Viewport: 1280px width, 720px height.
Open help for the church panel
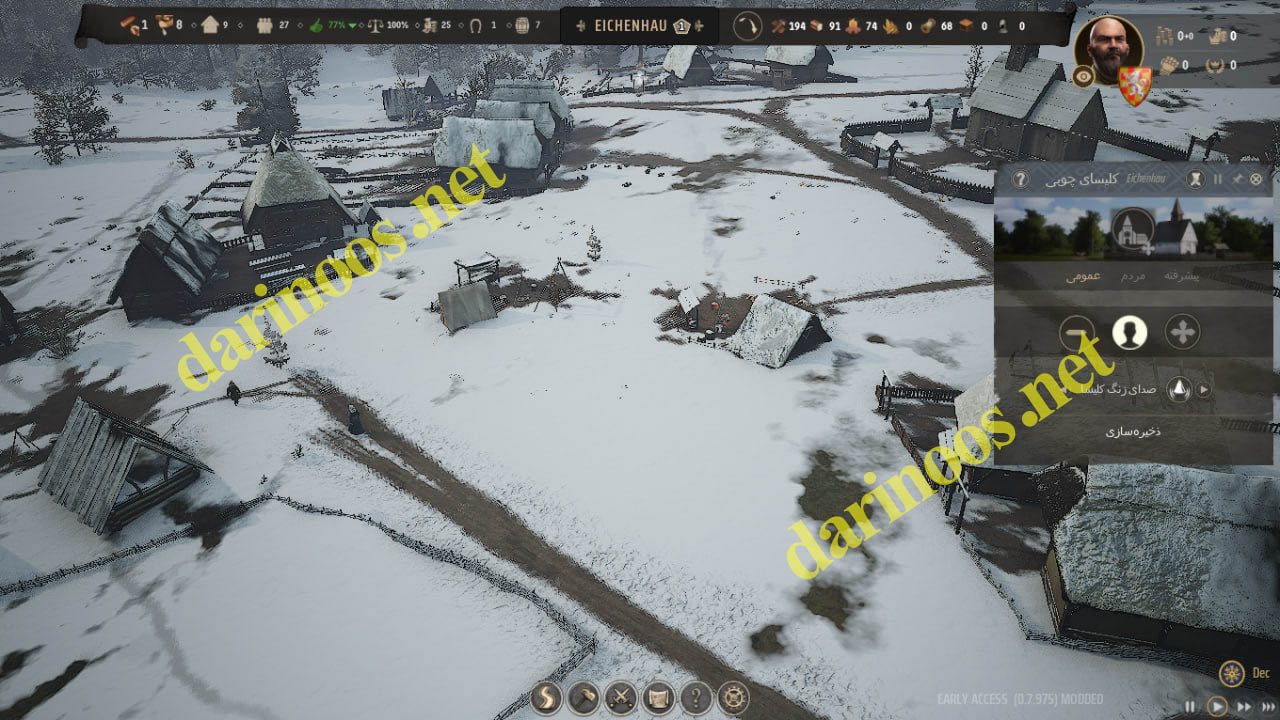click(x=1020, y=179)
